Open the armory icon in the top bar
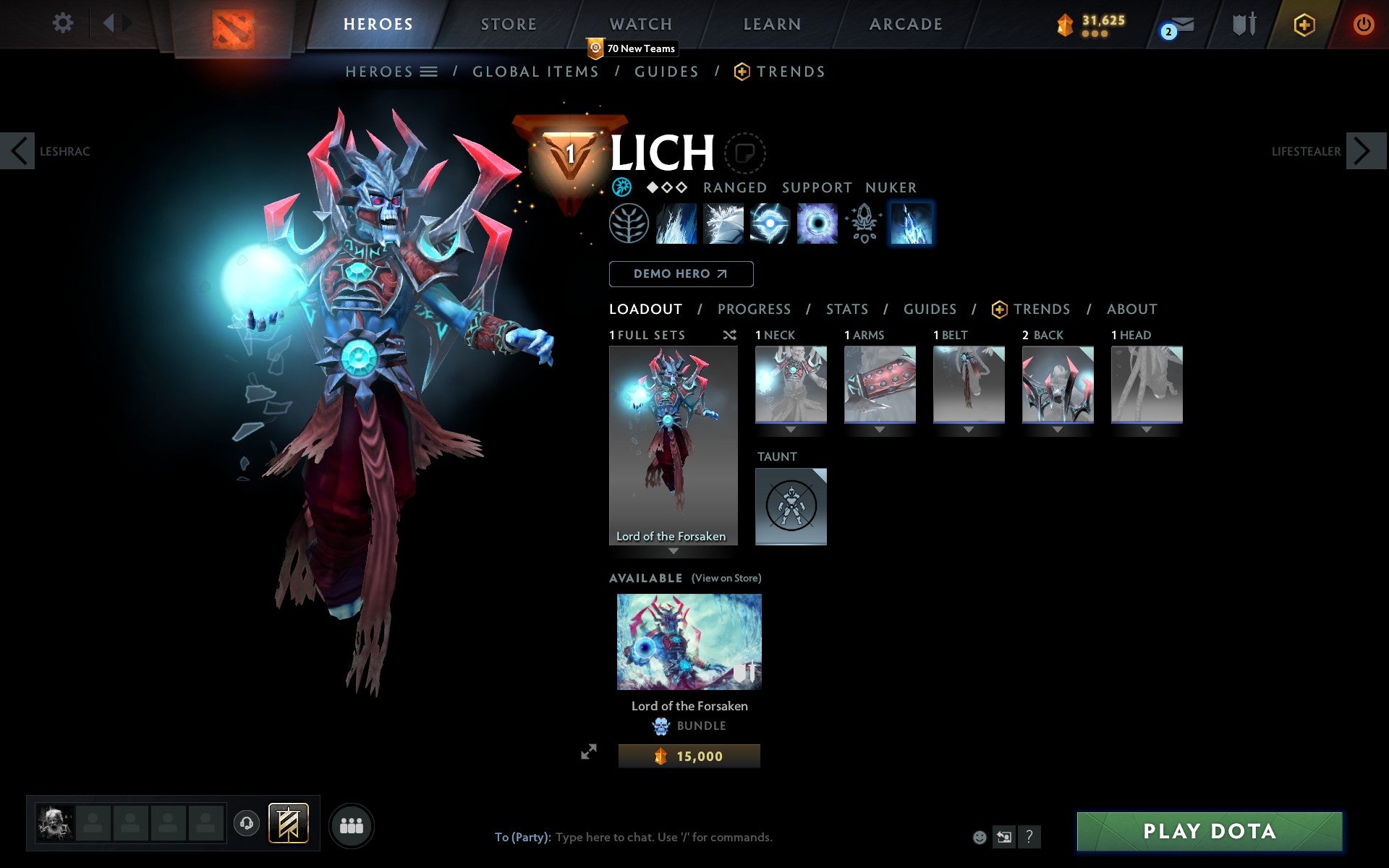 coord(1242,24)
